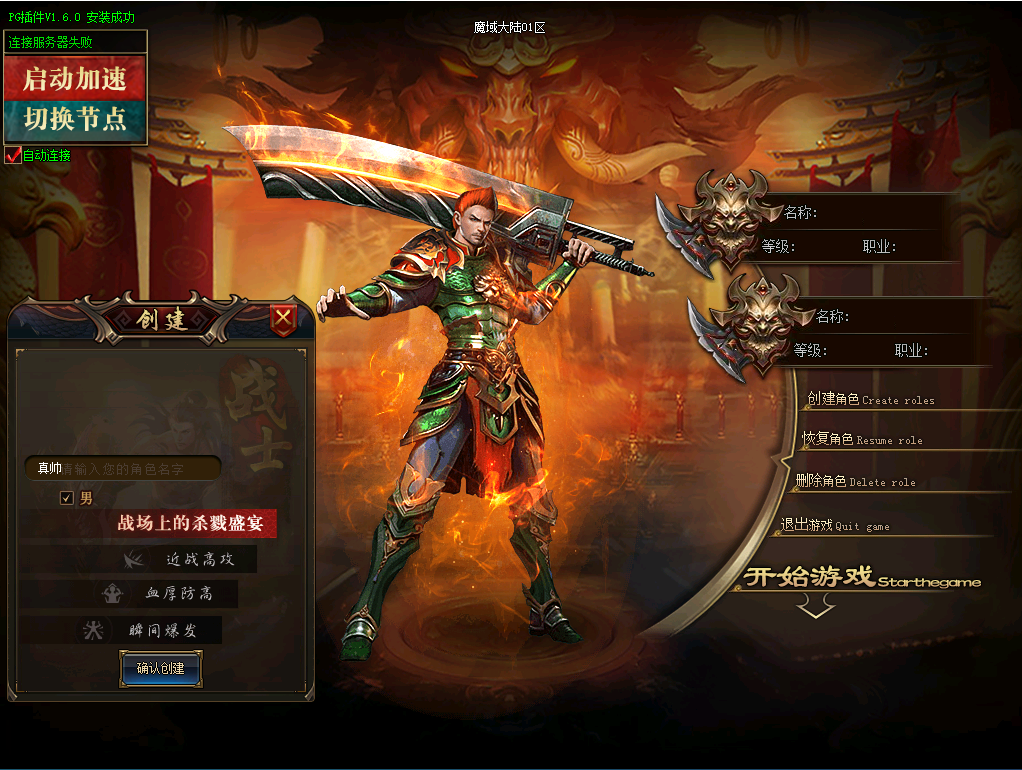Click the down arrow below 开始游戏
Image resolution: width=1022 pixels, height=770 pixels.
(816, 606)
